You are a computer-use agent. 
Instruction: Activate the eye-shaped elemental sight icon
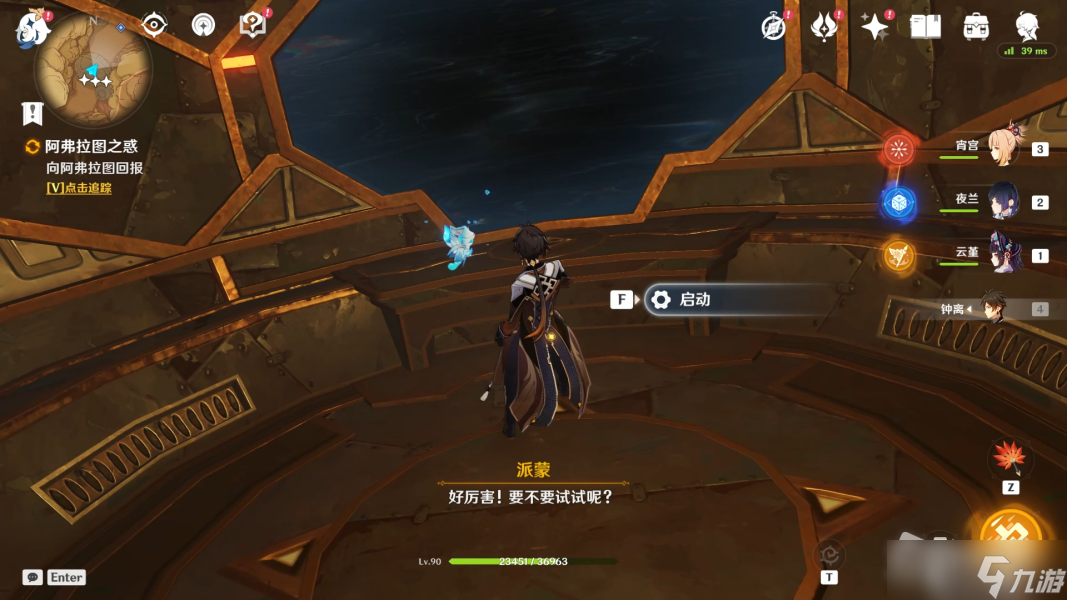click(155, 25)
